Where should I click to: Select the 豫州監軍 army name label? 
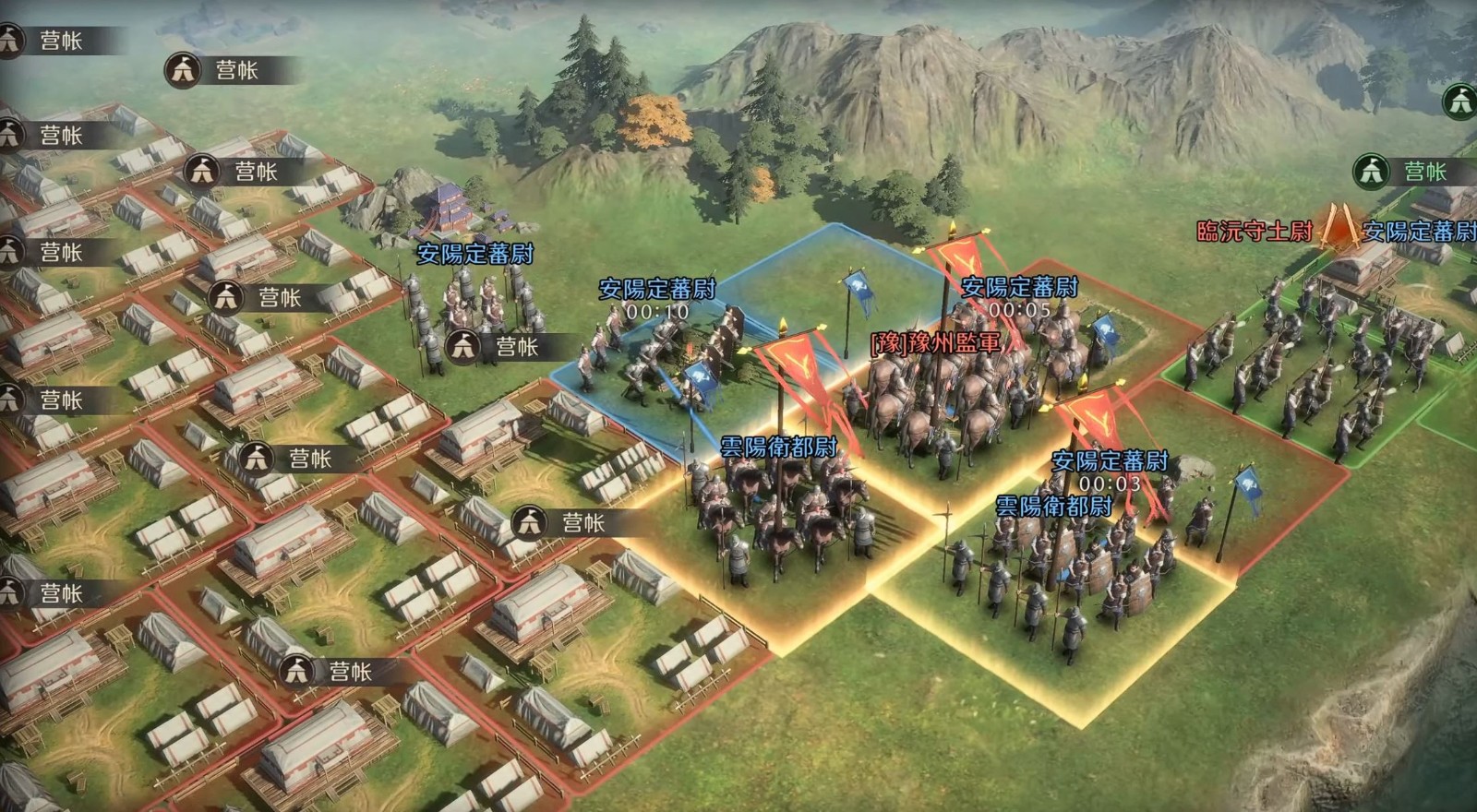point(935,344)
